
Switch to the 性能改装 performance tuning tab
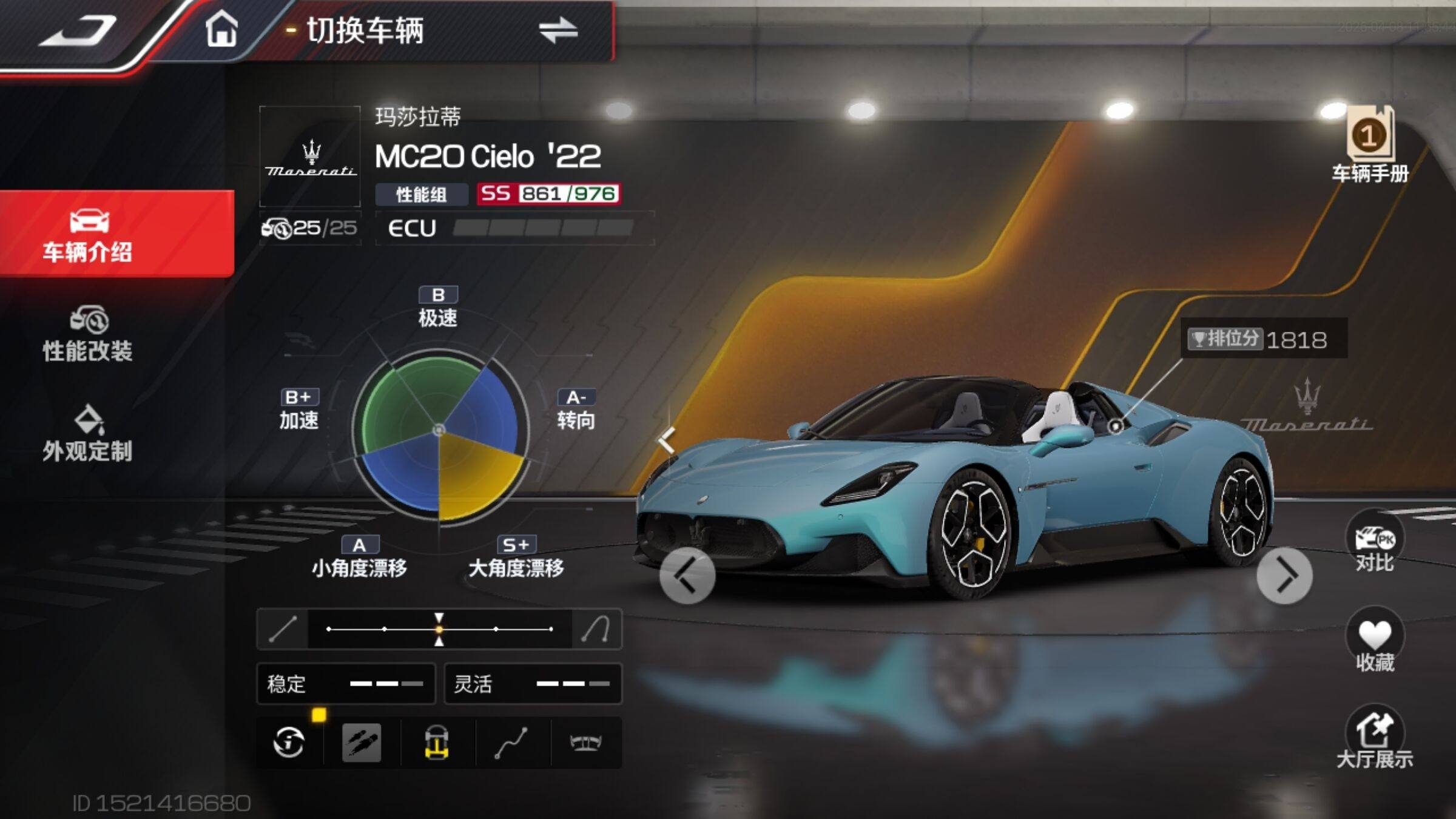pos(88,334)
